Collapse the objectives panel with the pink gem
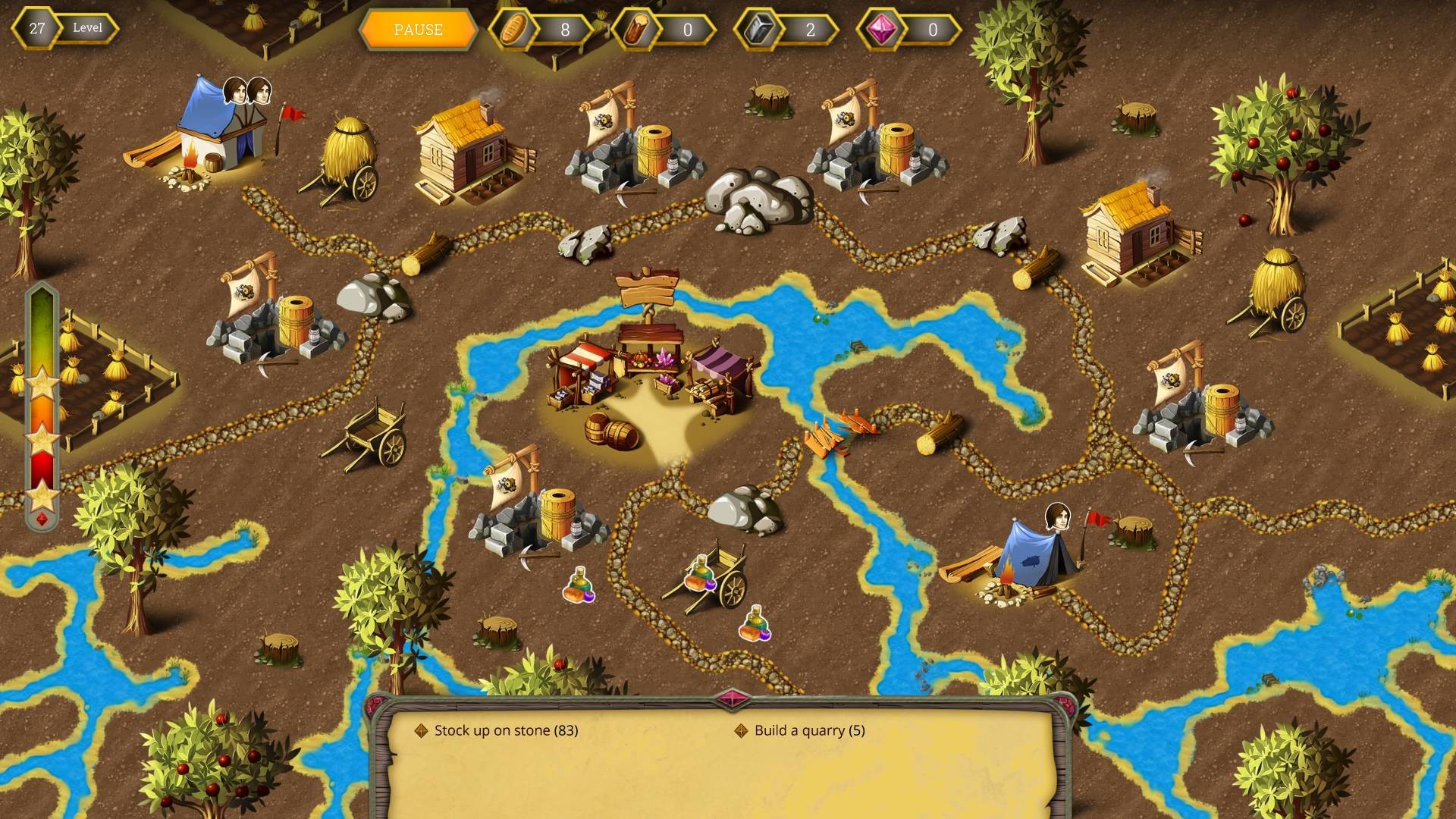Screen dimensions: 1456x819 tap(731, 698)
